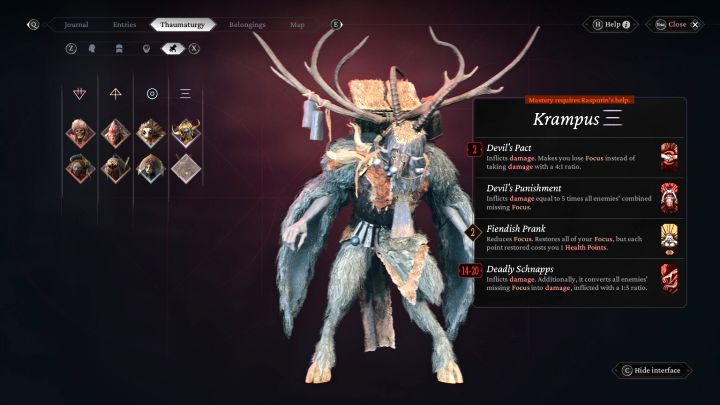Open the Belongings tab
This screenshot has width=720, height=405.
click(247, 24)
